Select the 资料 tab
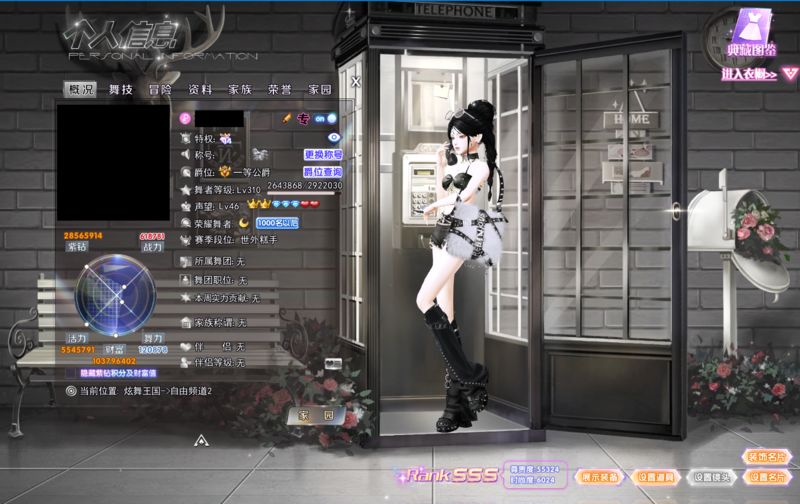This screenshot has width=800, height=504. click(x=200, y=89)
